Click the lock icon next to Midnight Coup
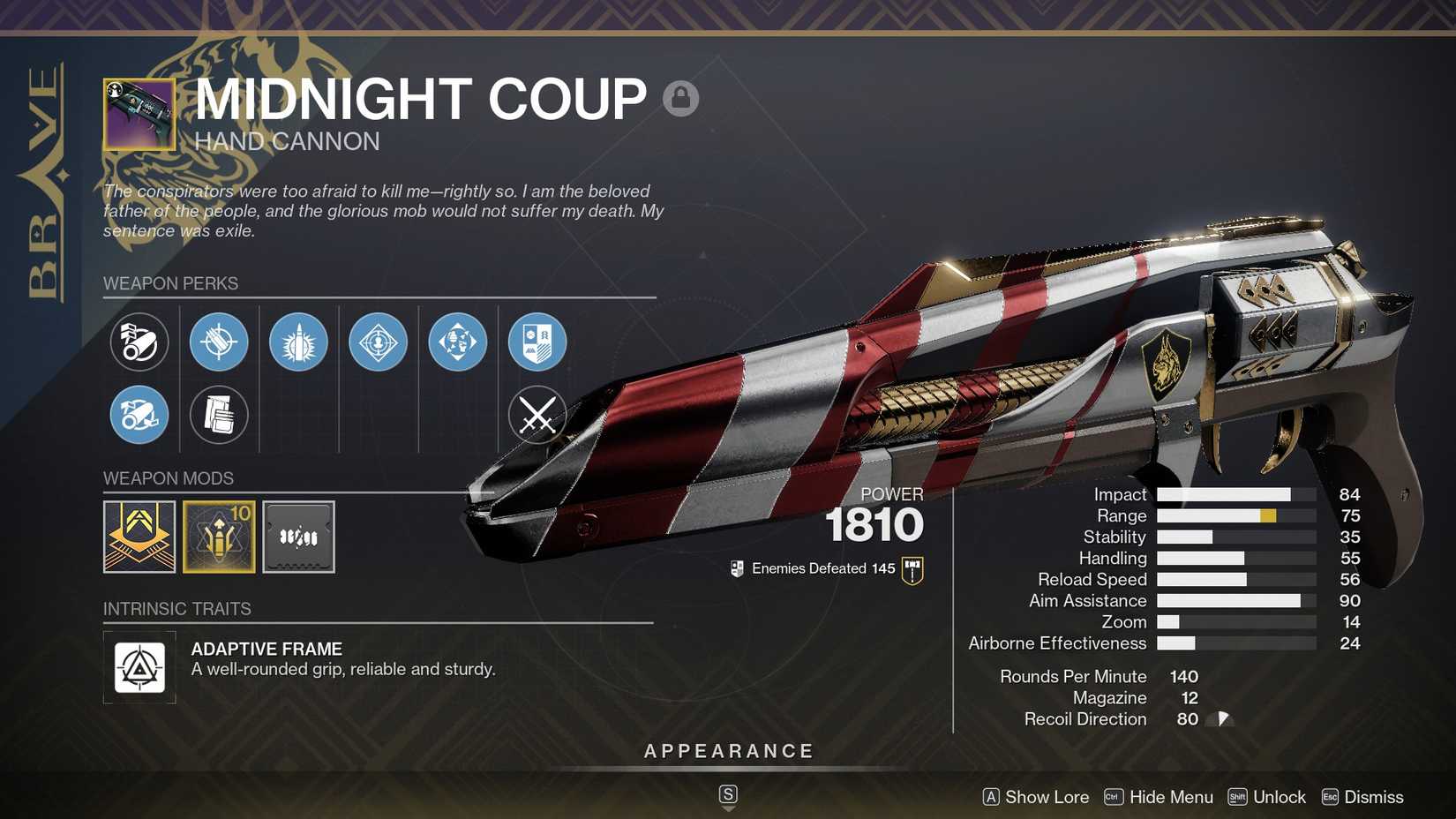The image size is (1456, 819). point(679,98)
